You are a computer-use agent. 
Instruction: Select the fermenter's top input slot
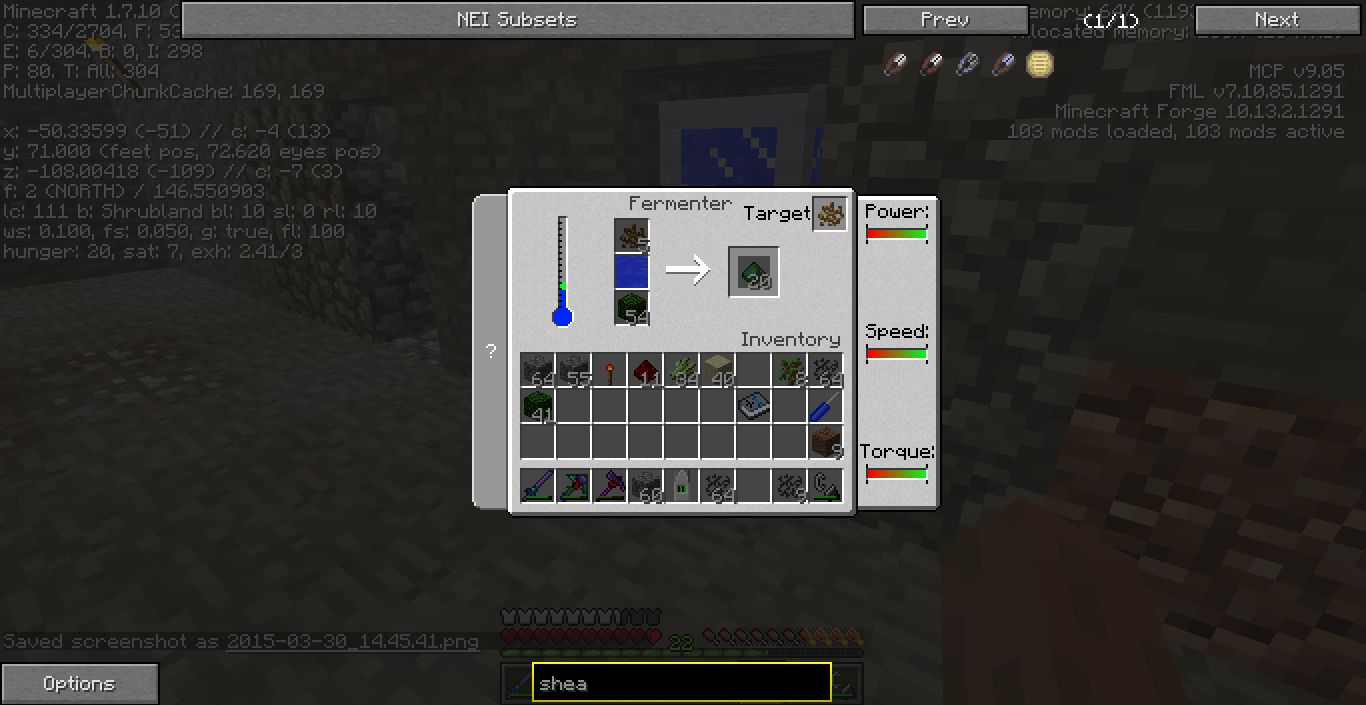click(x=632, y=237)
